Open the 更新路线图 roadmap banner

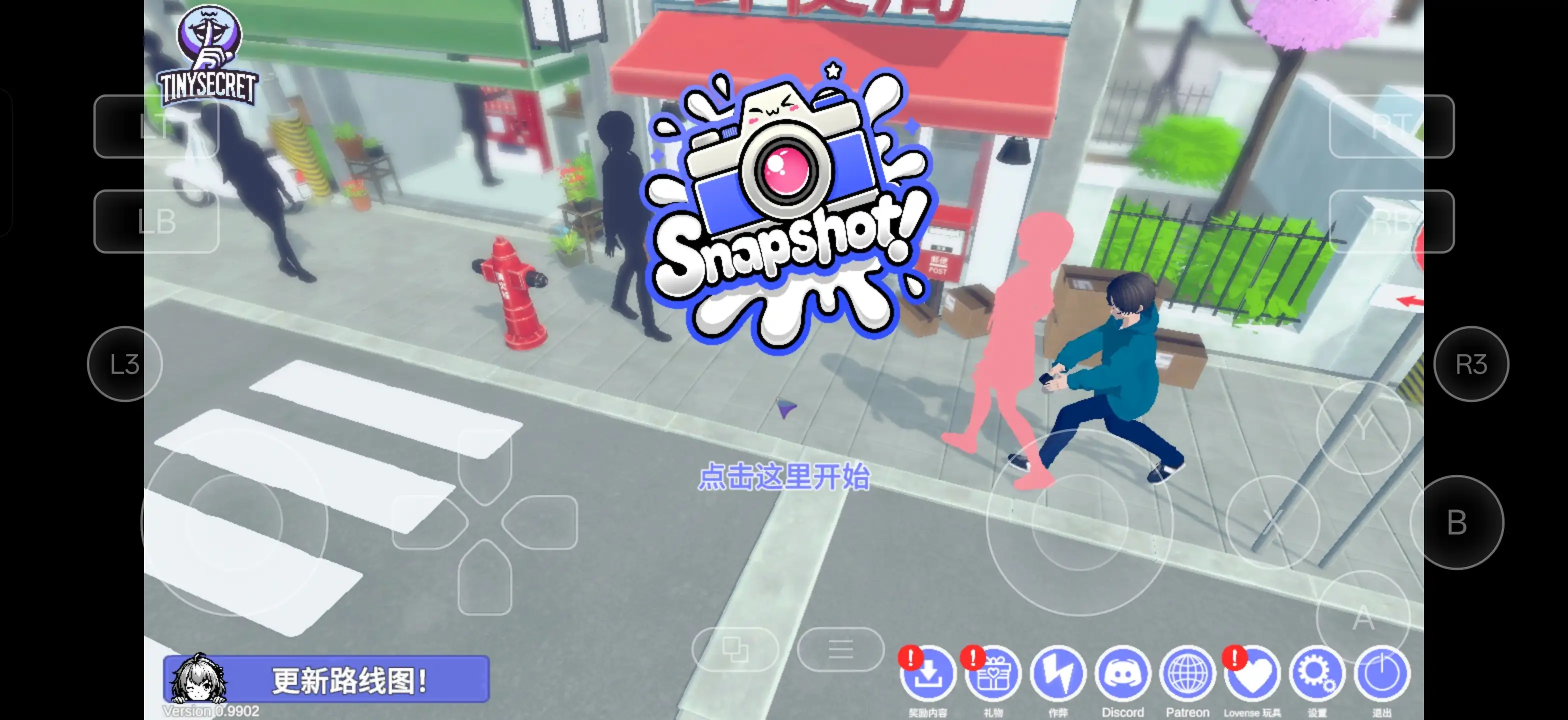pos(327,678)
